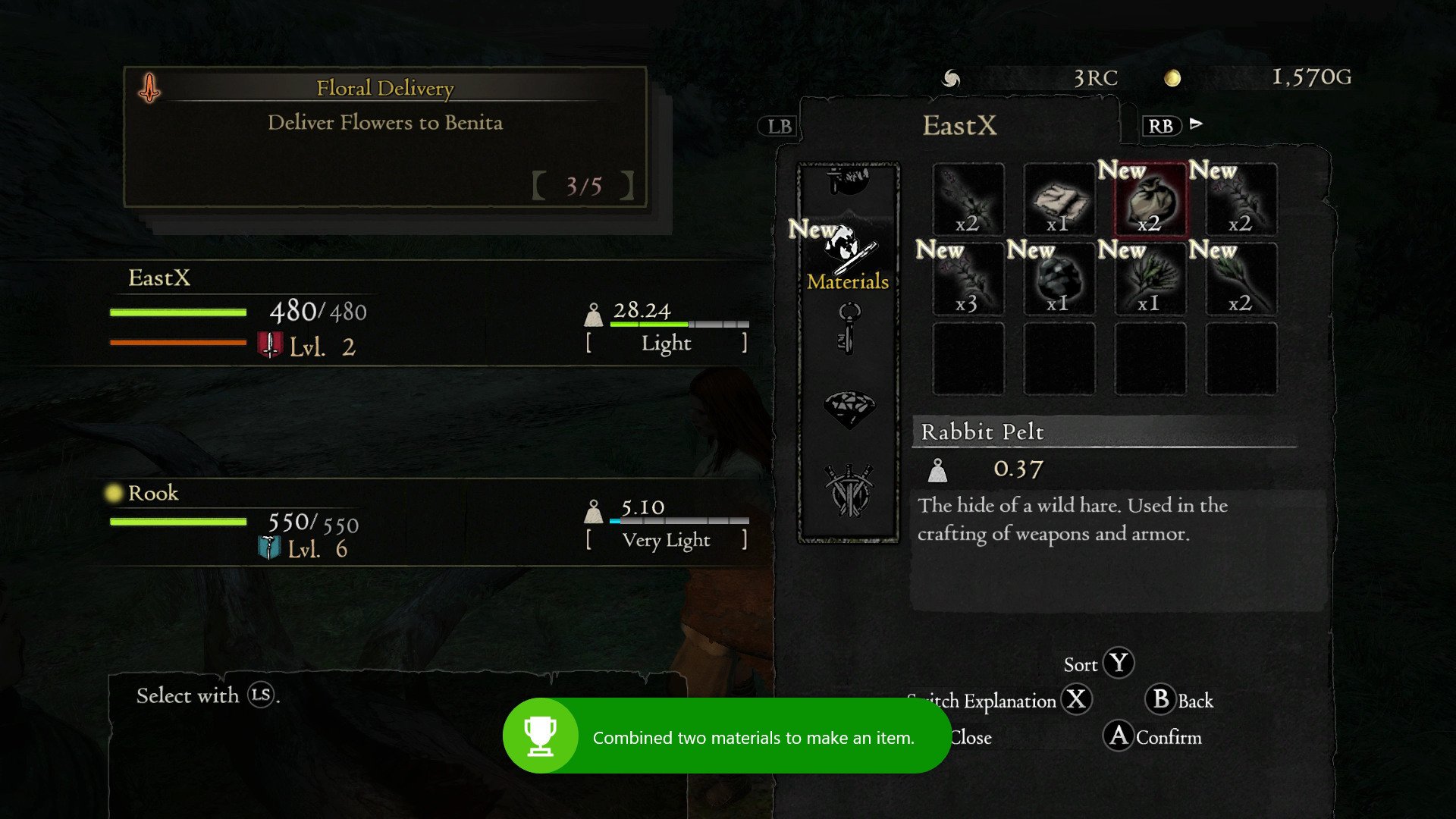Open the Xbox achievement unlocked notification
1456x819 pixels.
coord(726,736)
